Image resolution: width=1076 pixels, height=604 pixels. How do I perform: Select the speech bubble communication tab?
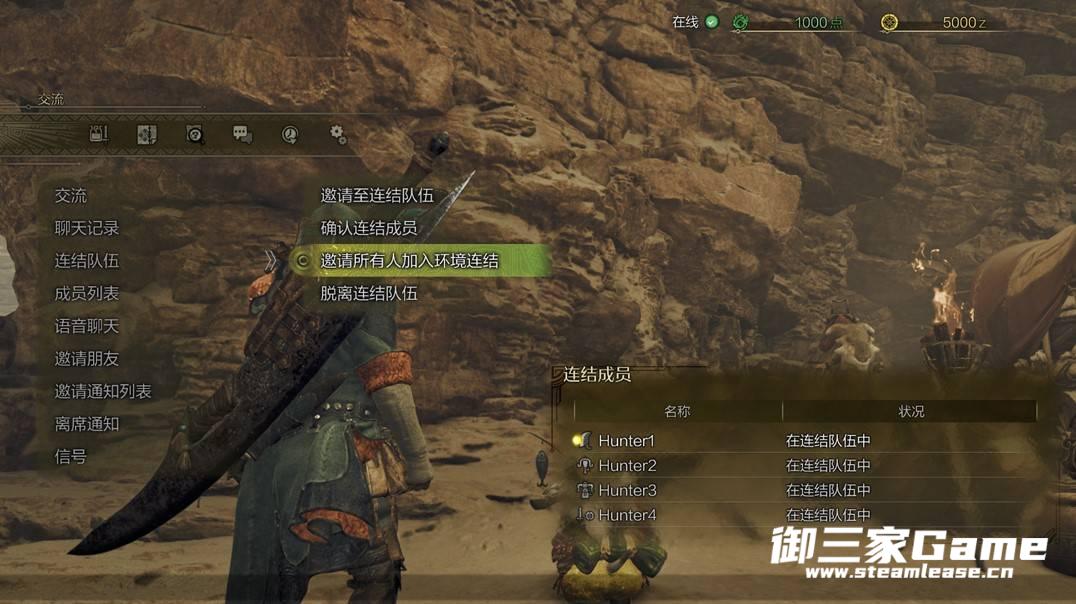(242, 134)
